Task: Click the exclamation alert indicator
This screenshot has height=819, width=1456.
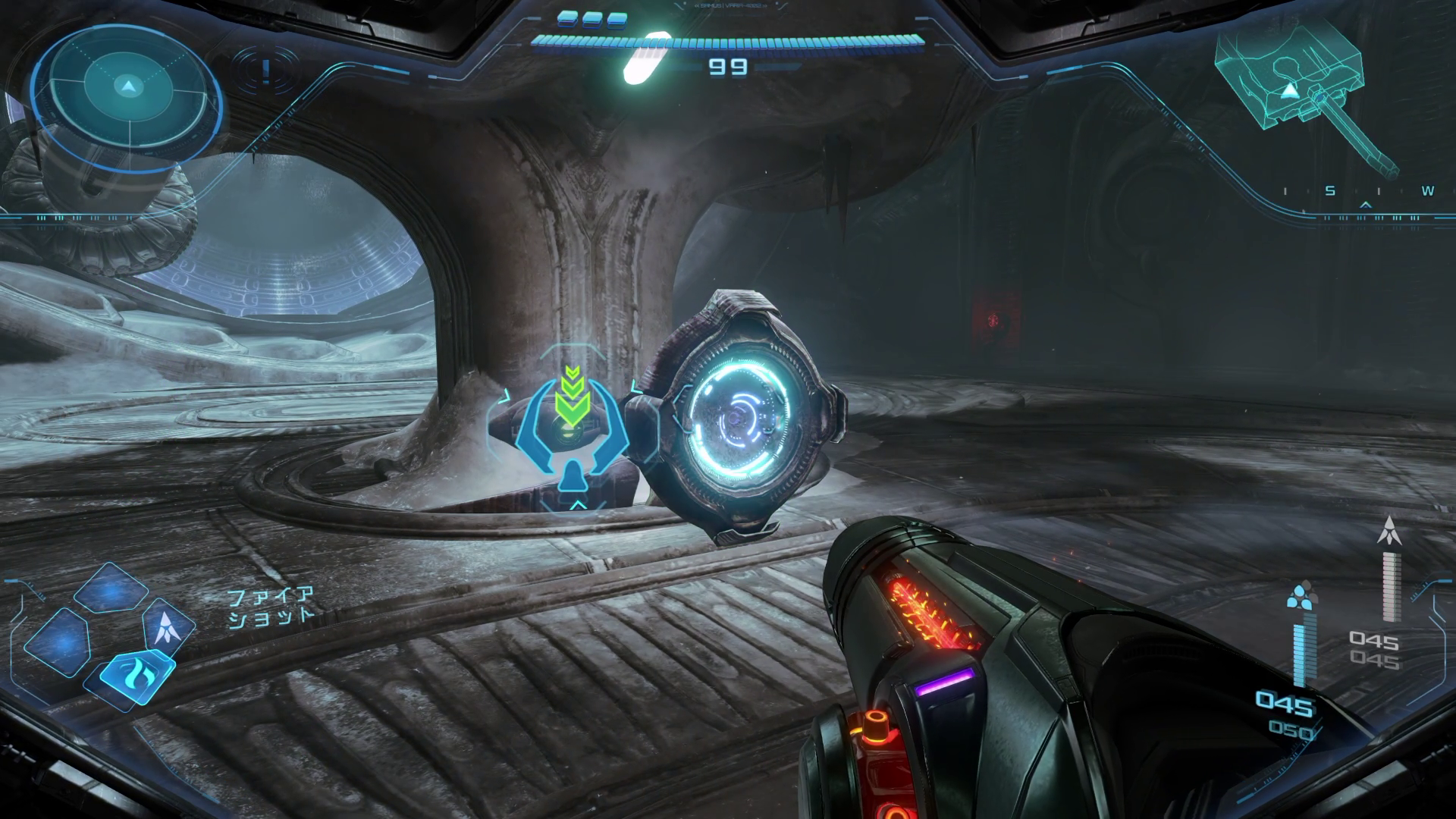Action: (265, 71)
